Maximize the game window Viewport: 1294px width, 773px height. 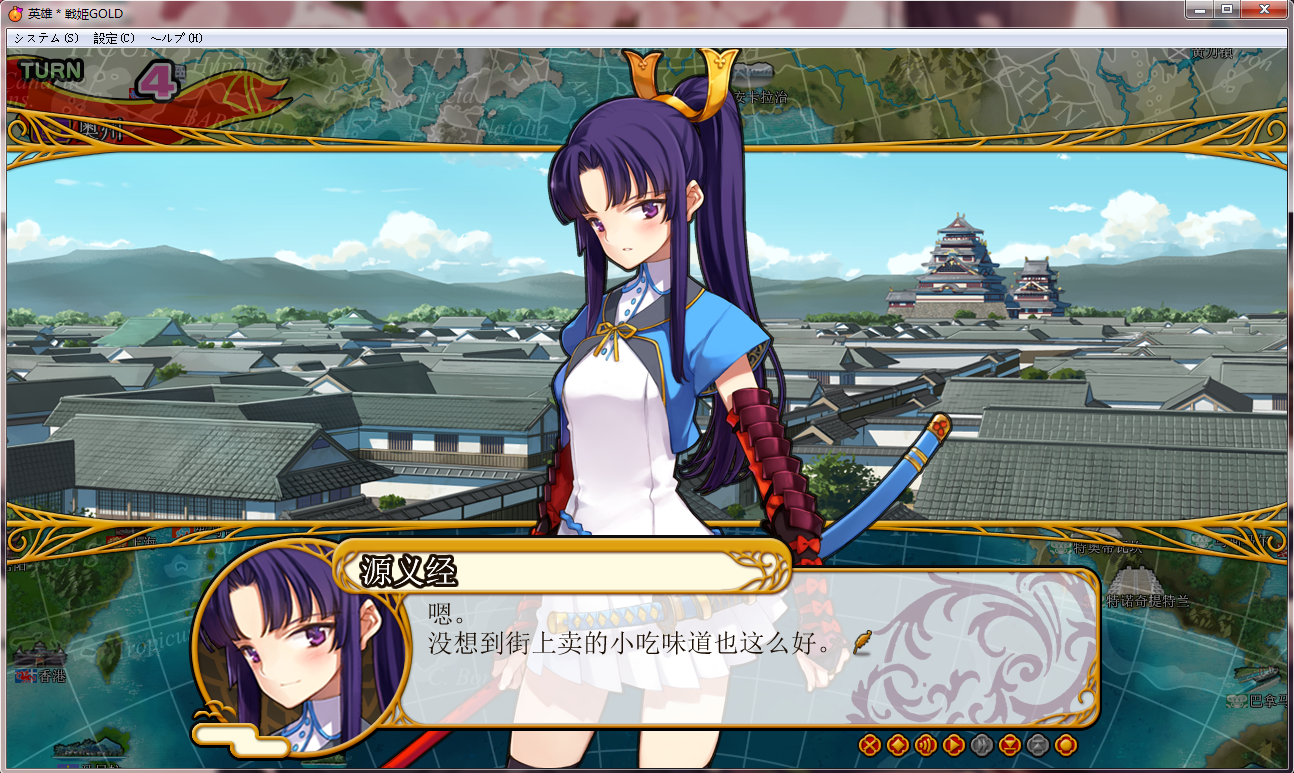pos(1226,9)
